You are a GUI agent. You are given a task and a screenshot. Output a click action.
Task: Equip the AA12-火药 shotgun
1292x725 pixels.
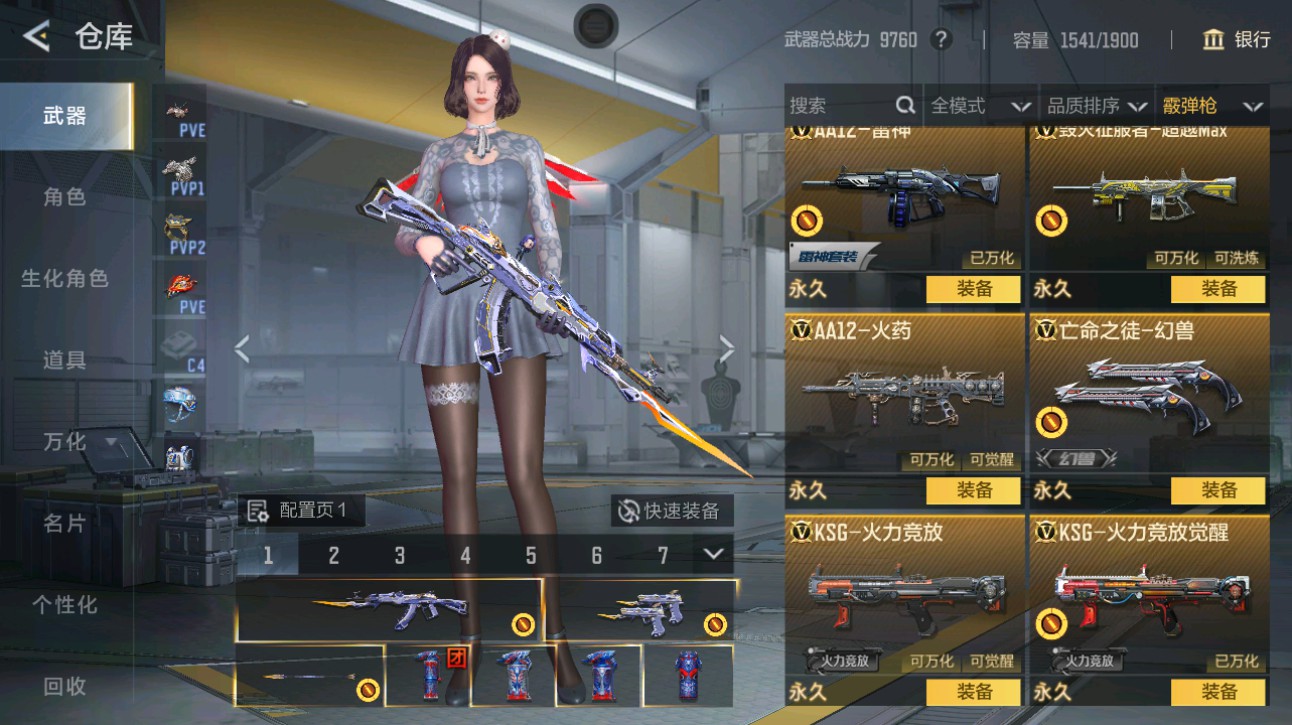coord(973,490)
